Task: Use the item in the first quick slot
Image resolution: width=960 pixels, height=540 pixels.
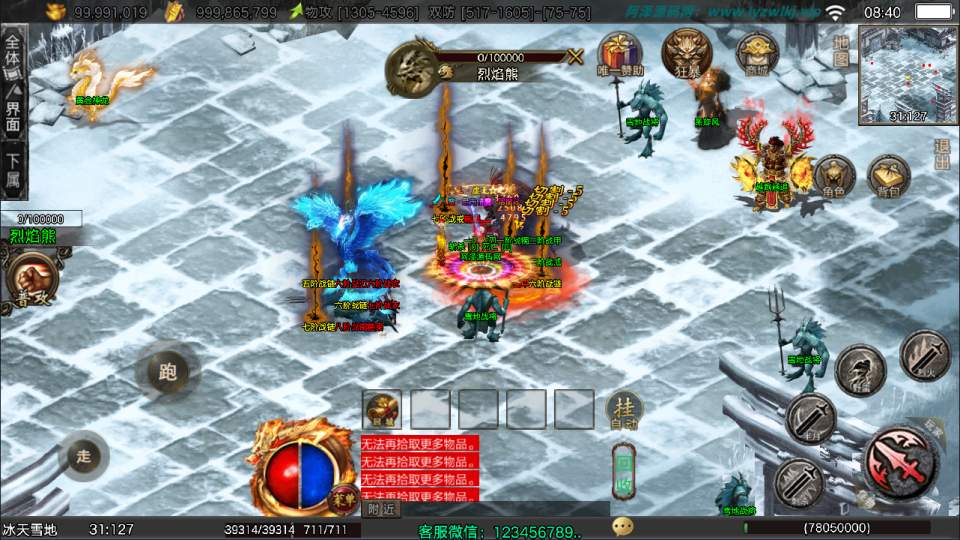Action: click(x=382, y=409)
